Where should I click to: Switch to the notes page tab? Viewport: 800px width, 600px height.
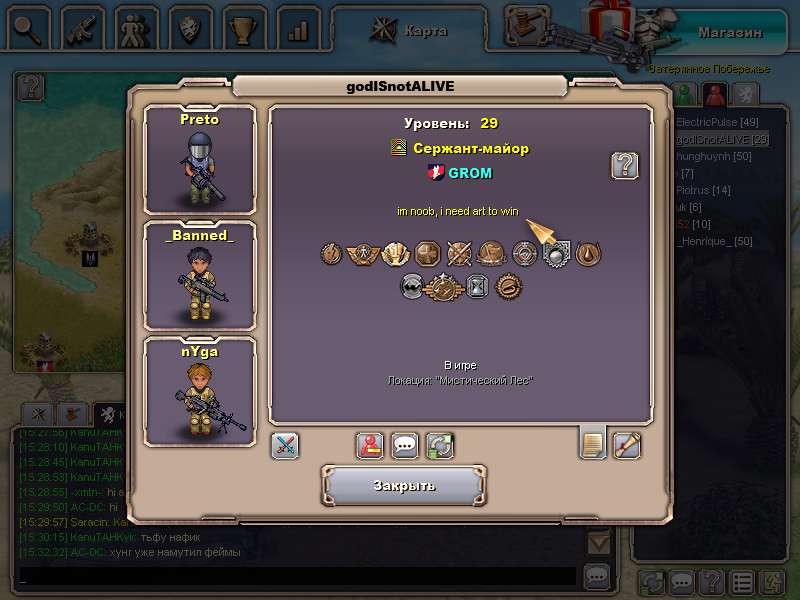593,444
